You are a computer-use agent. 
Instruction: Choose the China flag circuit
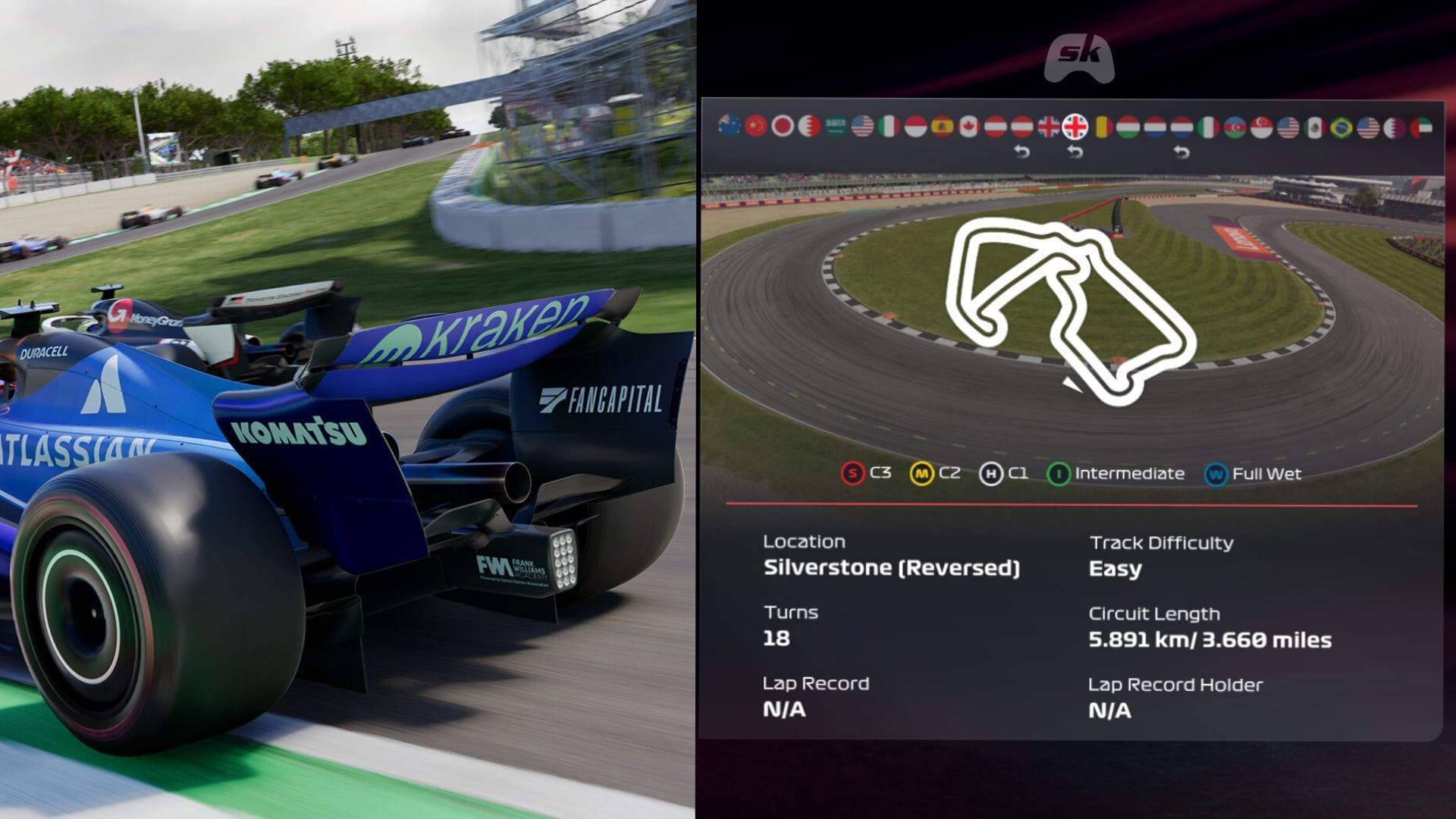click(756, 126)
